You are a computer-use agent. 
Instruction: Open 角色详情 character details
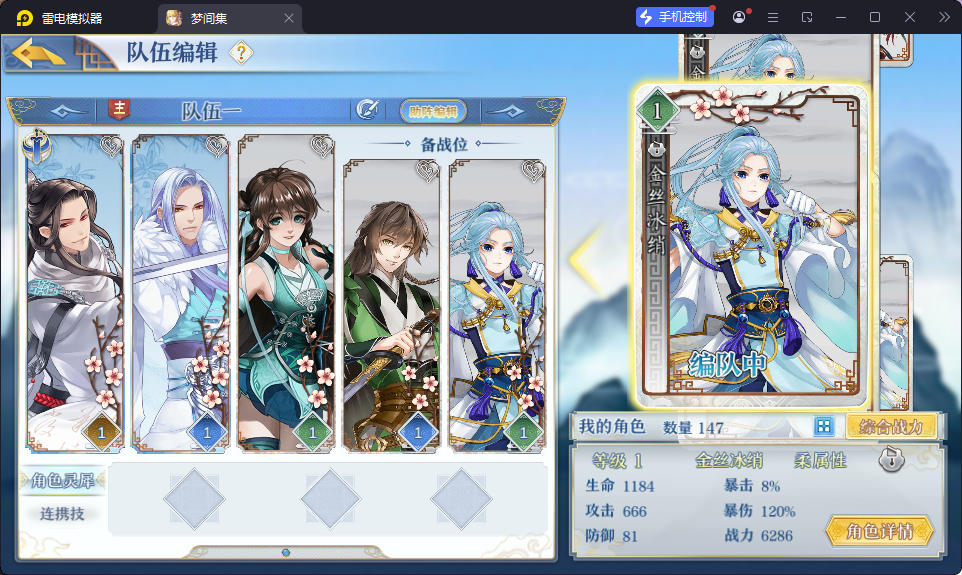[879, 531]
